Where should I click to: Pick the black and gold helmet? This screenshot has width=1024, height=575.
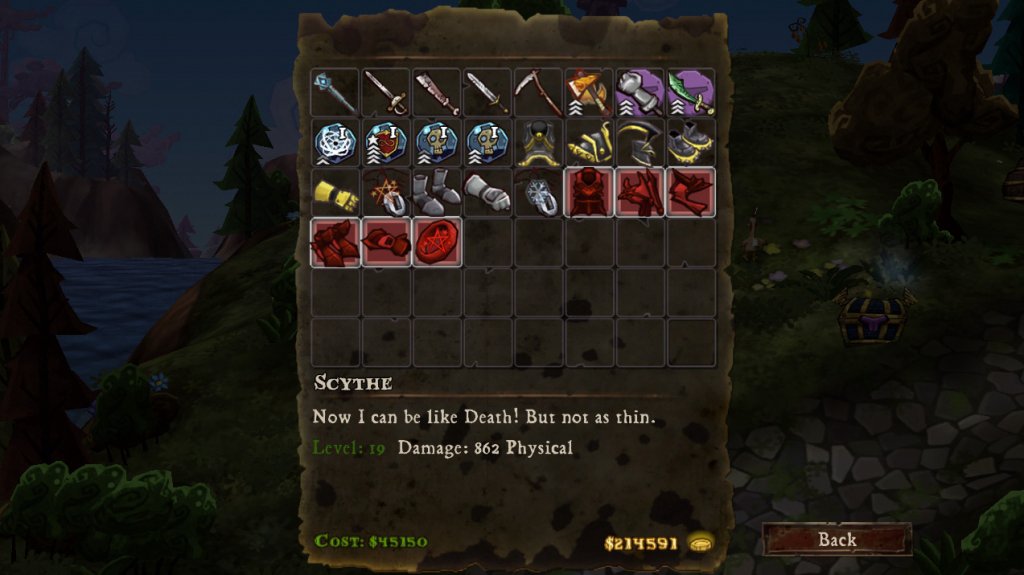point(641,143)
